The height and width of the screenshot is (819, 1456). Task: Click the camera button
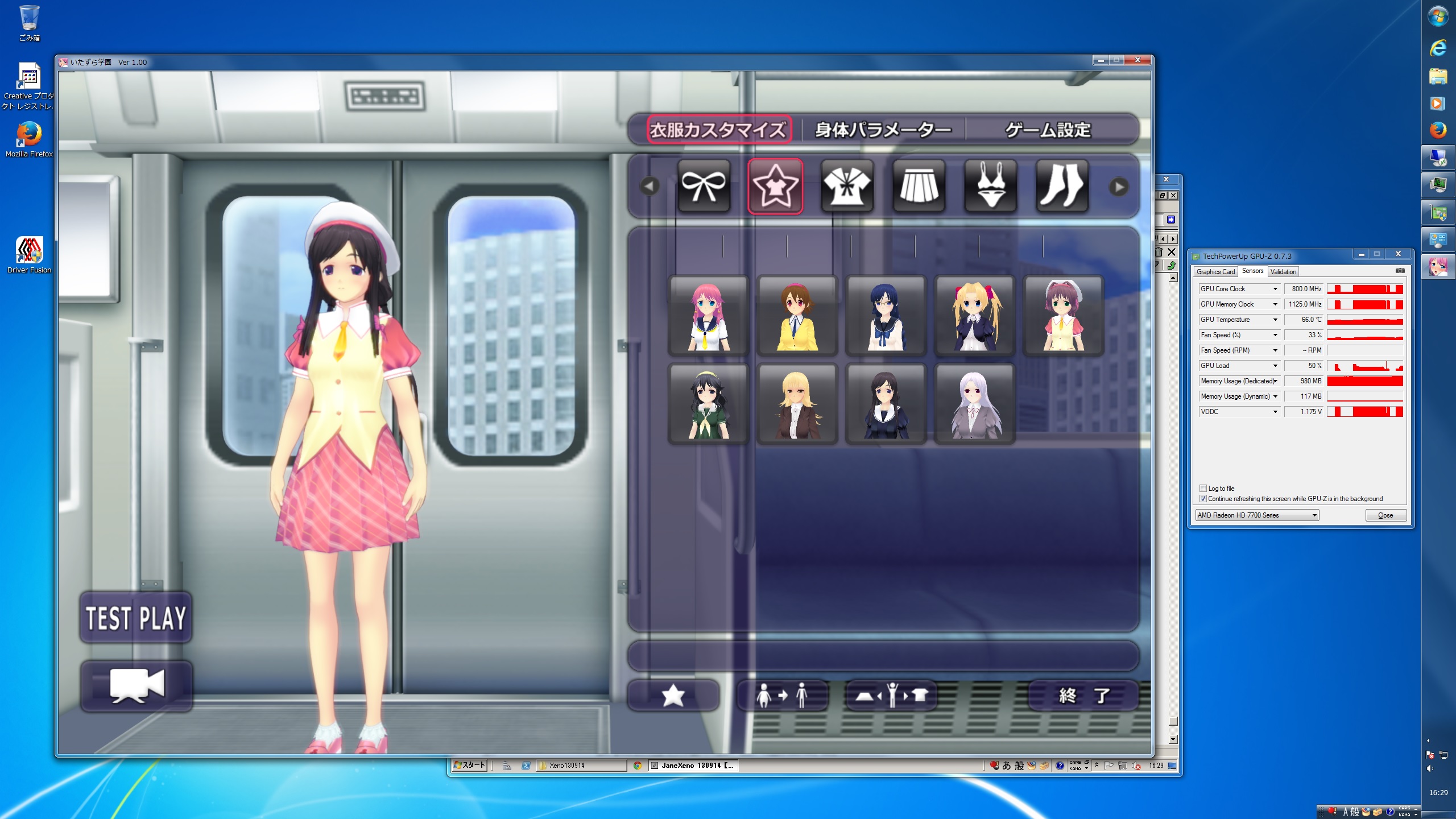[136, 686]
